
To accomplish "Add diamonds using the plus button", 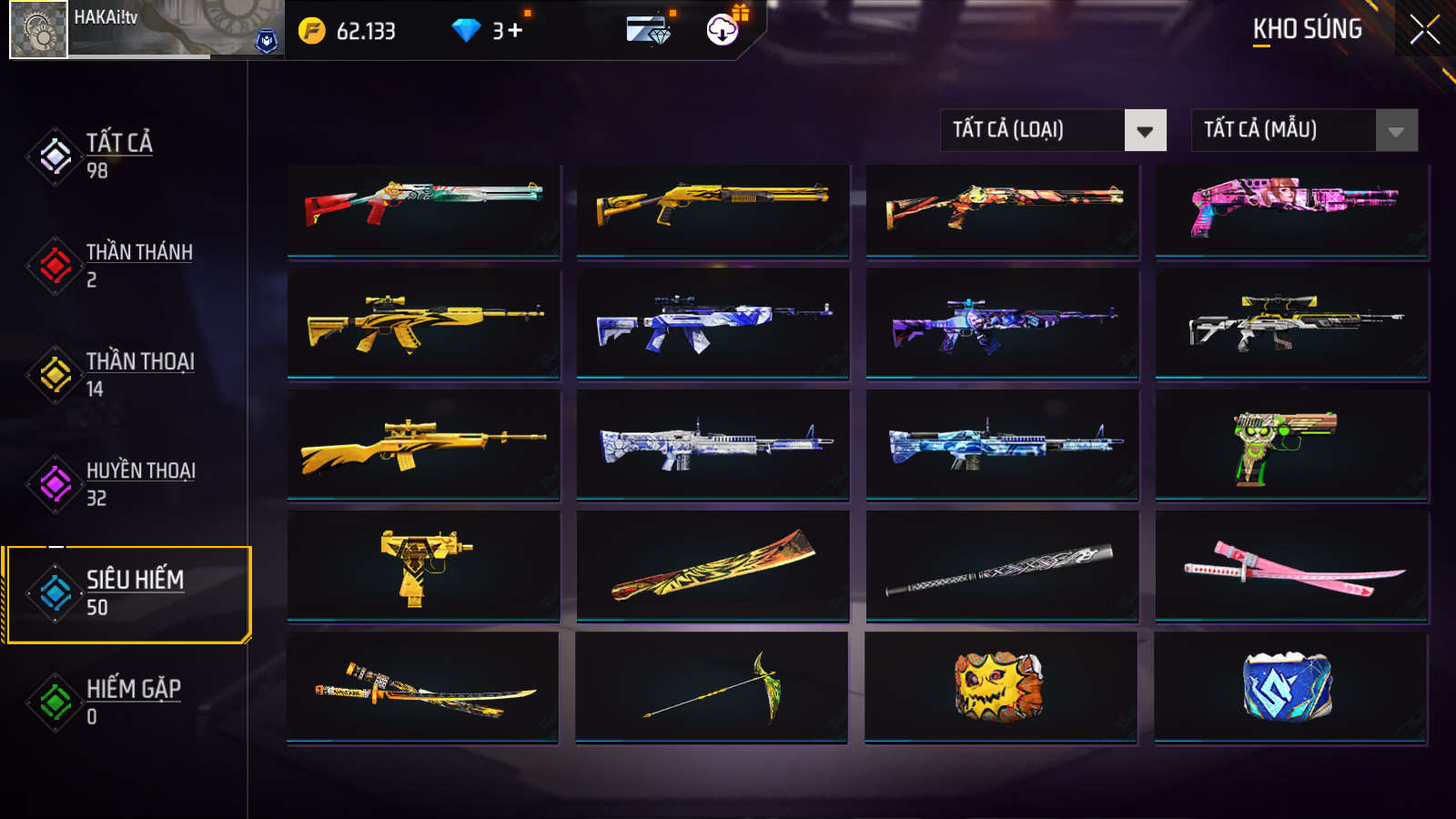I will point(515,31).
